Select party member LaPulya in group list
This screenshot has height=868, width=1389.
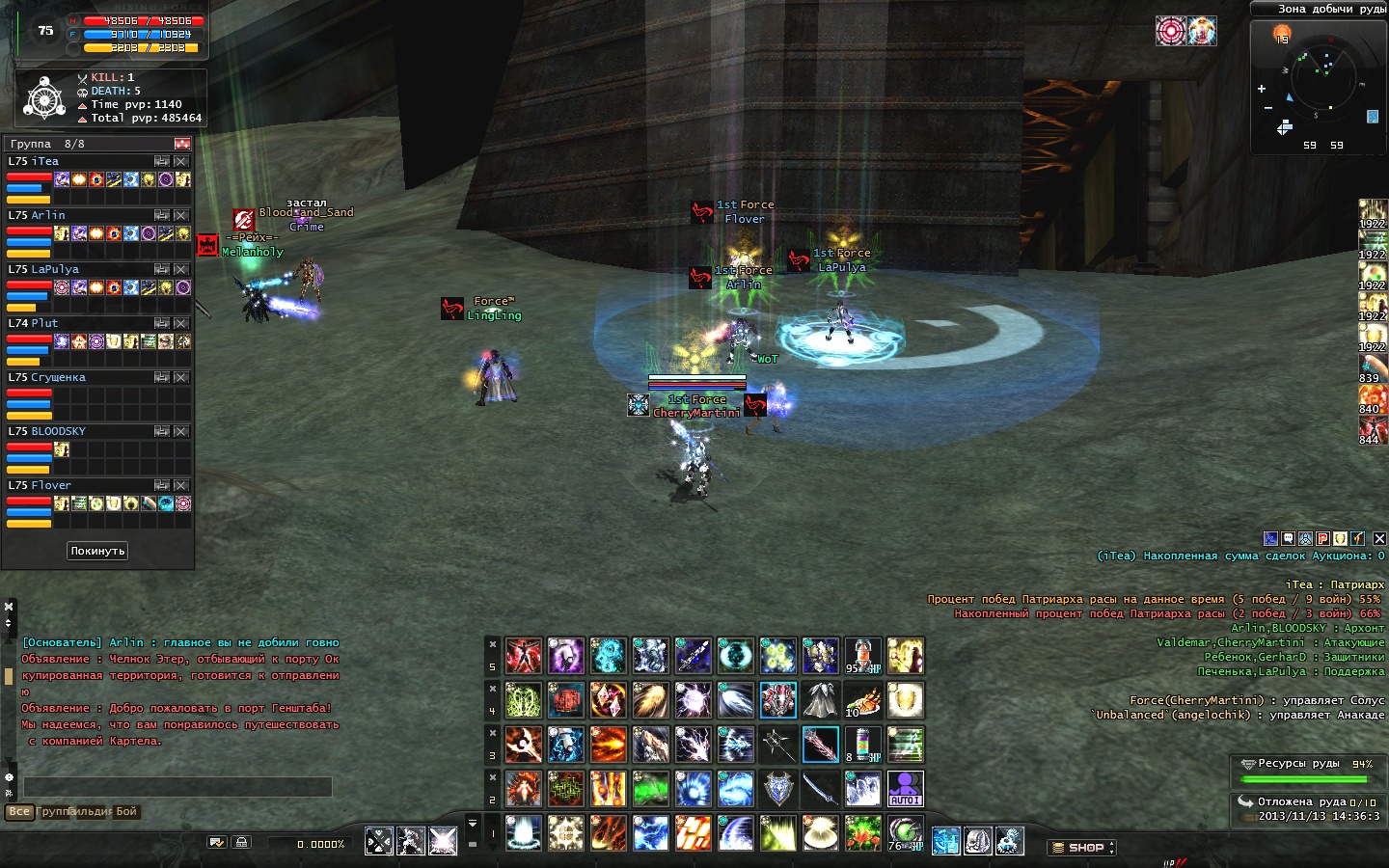[56, 269]
